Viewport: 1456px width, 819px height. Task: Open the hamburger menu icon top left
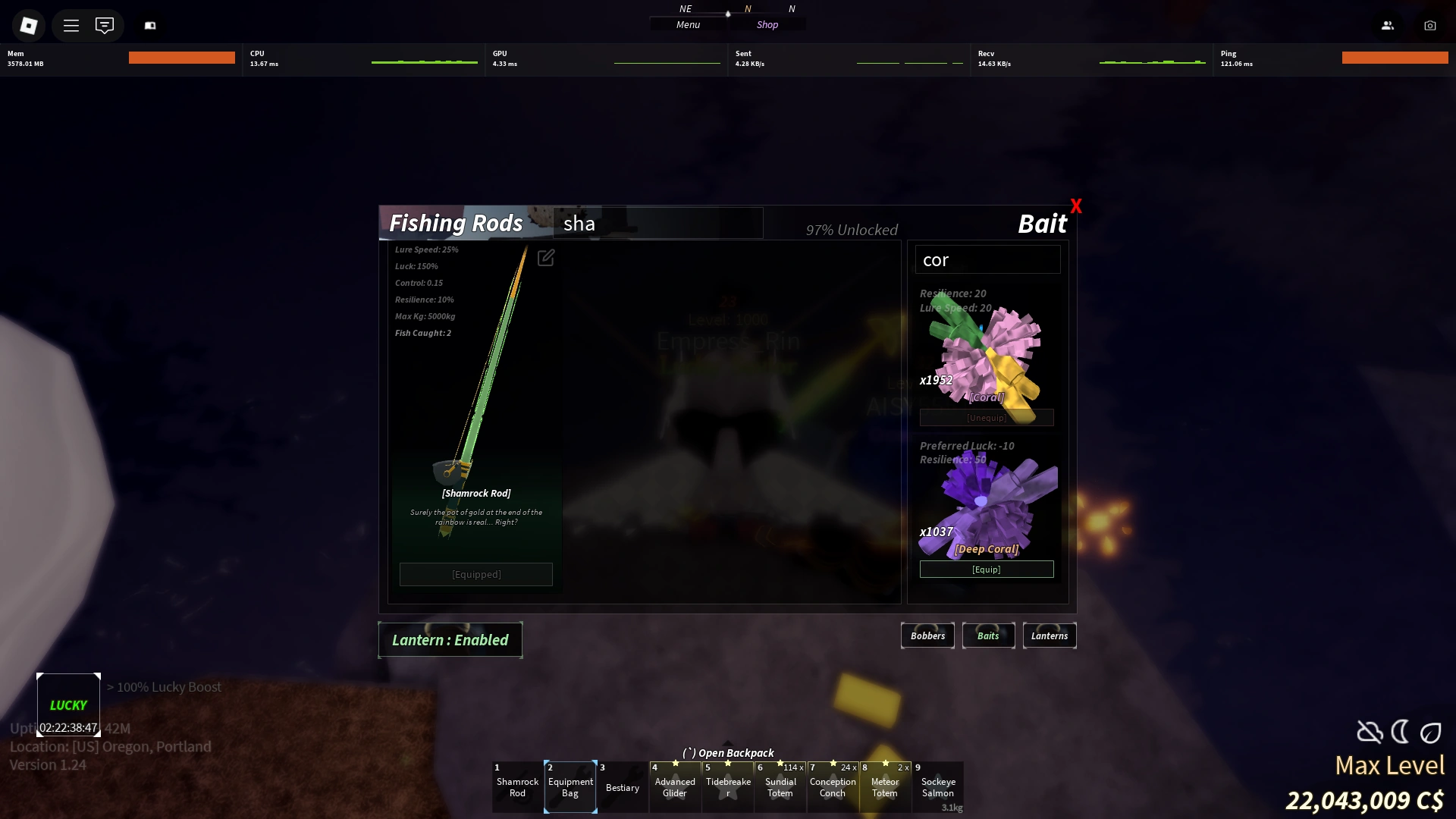click(x=71, y=25)
